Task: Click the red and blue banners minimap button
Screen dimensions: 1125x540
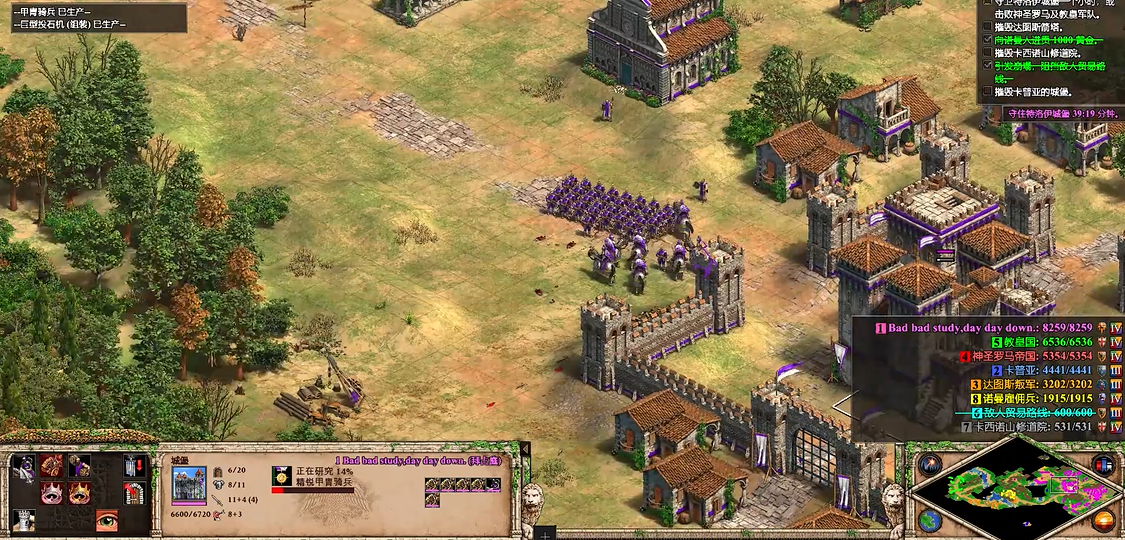Action: tap(1103, 465)
